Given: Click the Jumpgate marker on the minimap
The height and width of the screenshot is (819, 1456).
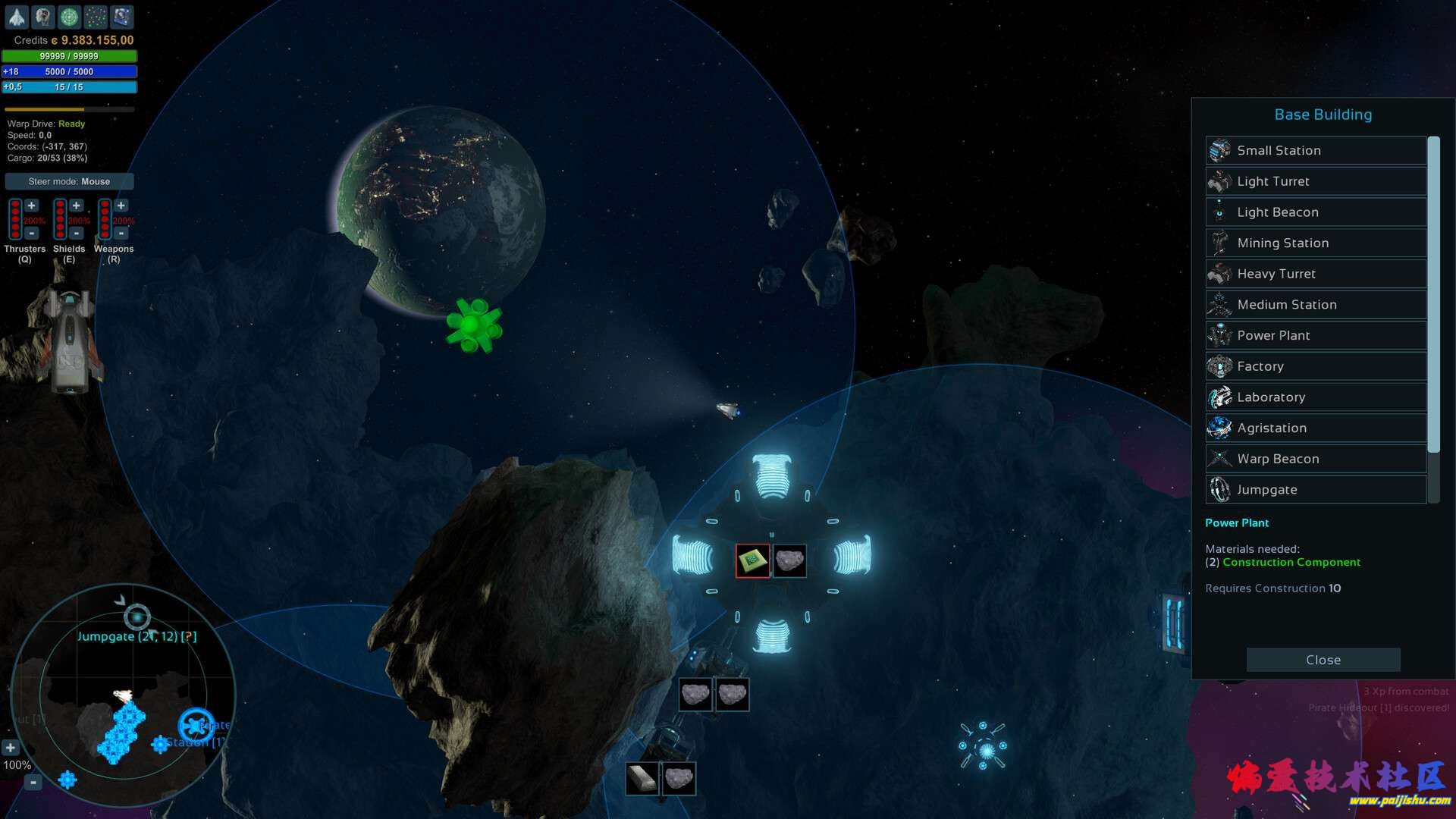Looking at the screenshot, I should coord(137,617).
